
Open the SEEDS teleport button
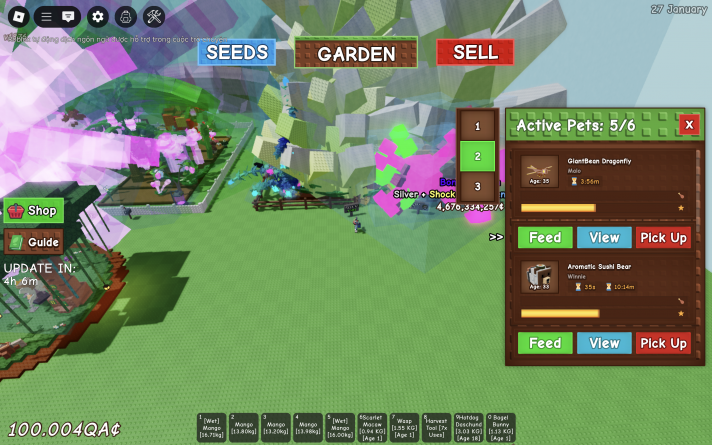(x=236, y=52)
